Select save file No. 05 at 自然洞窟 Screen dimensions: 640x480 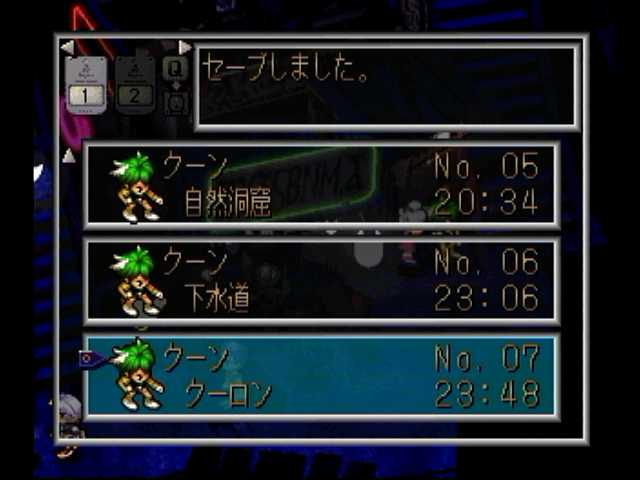point(321,186)
